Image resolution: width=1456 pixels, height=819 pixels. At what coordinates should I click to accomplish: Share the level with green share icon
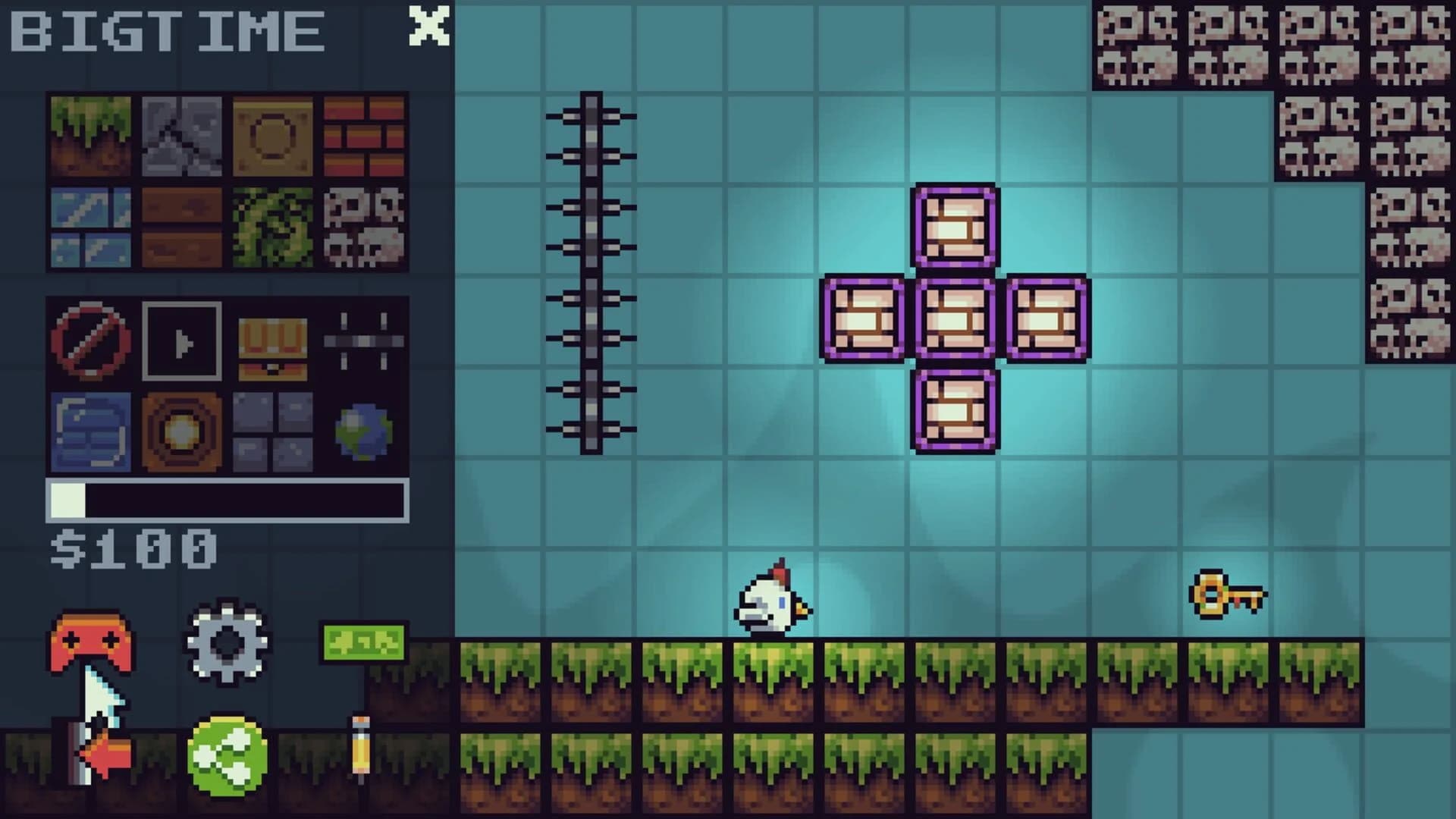227,755
